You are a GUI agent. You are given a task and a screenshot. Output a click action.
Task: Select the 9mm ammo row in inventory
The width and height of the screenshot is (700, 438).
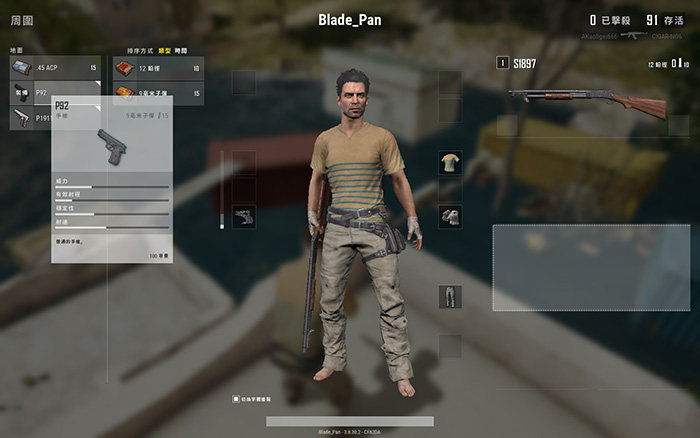(157, 92)
